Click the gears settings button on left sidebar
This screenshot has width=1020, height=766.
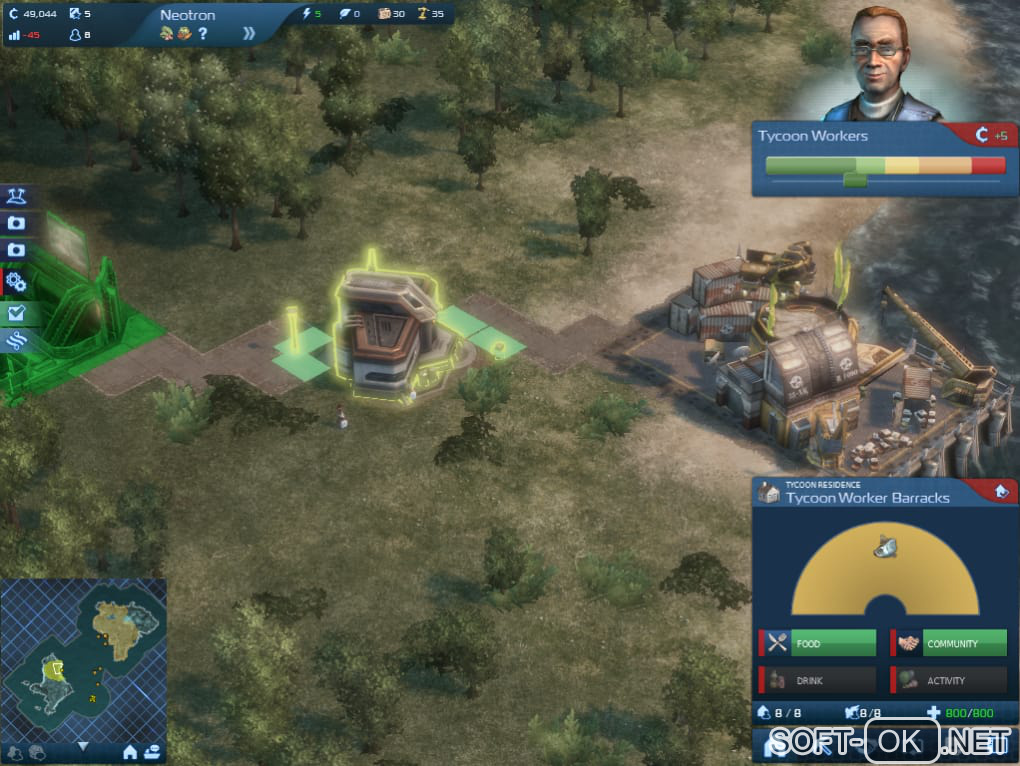(x=16, y=282)
